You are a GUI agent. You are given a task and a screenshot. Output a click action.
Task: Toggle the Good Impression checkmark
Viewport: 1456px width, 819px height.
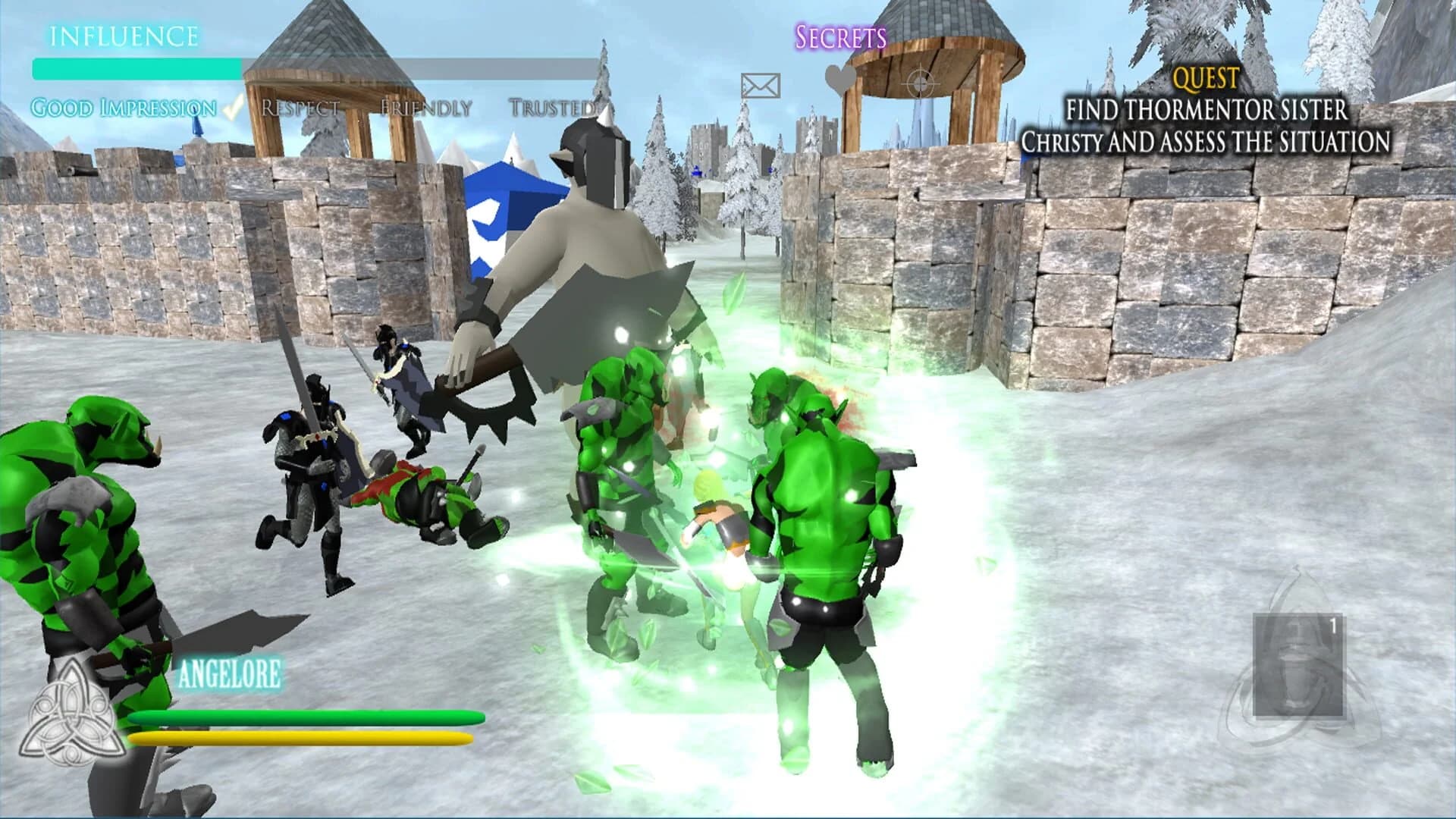pyautogui.click(x=232, y=107)
